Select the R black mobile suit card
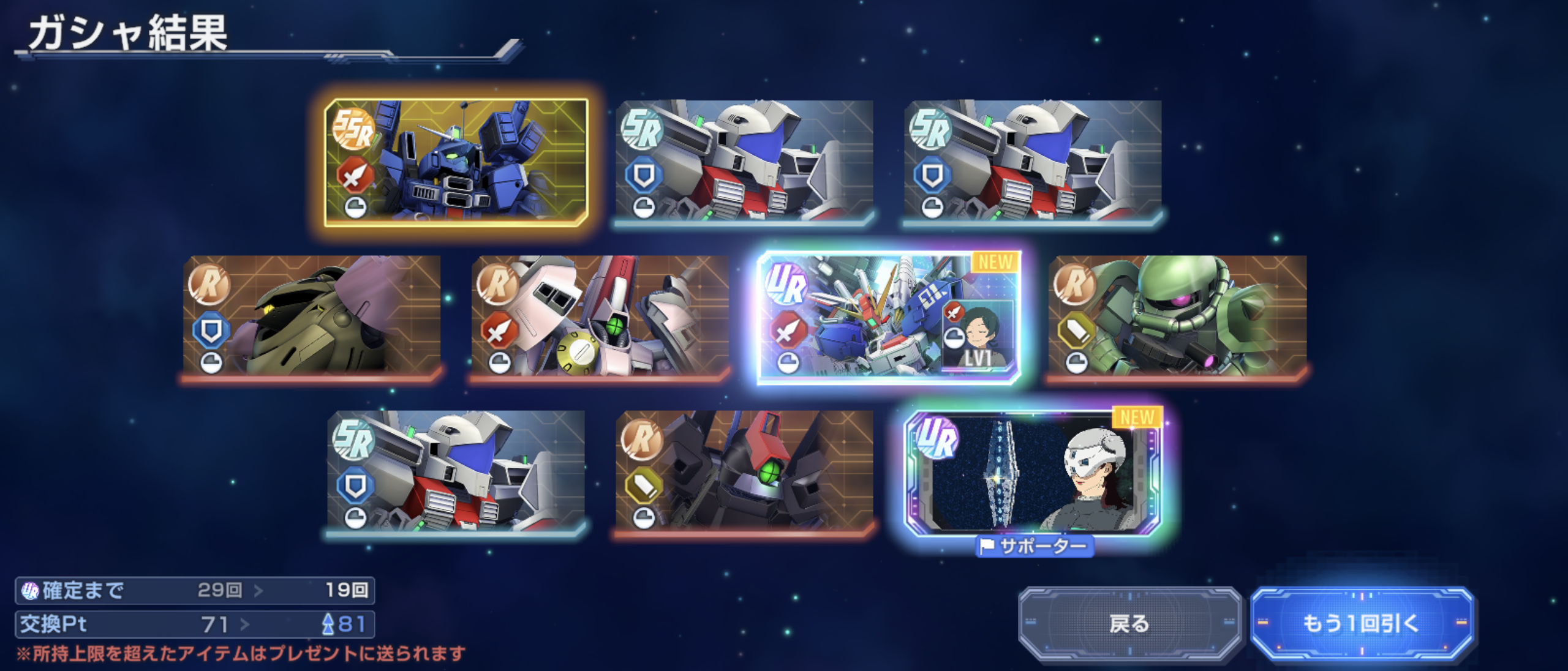Image resolution: width=1568 pixels, height=671 pixels. (744, 471)
